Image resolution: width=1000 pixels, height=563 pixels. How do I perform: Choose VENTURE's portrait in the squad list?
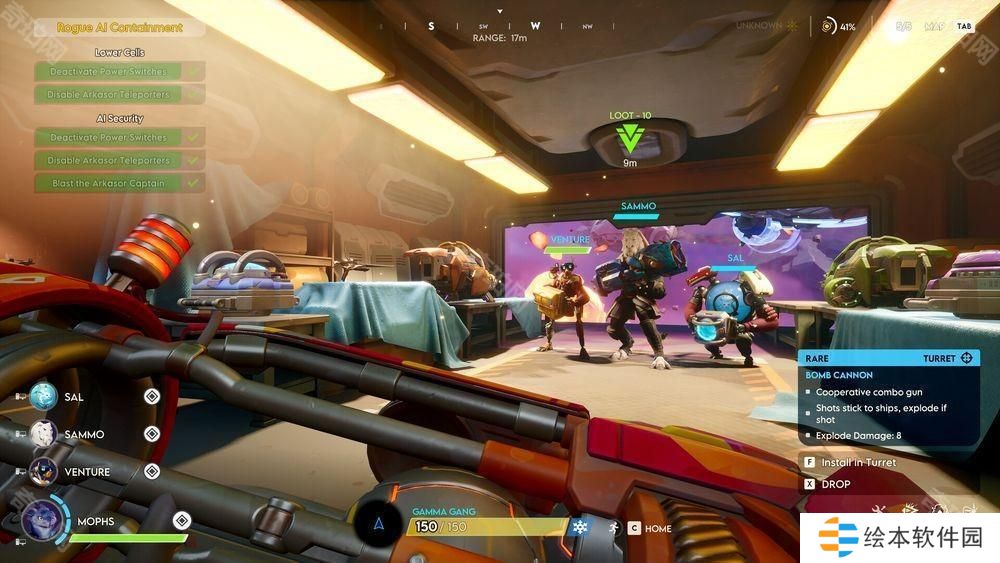(43, 471)
